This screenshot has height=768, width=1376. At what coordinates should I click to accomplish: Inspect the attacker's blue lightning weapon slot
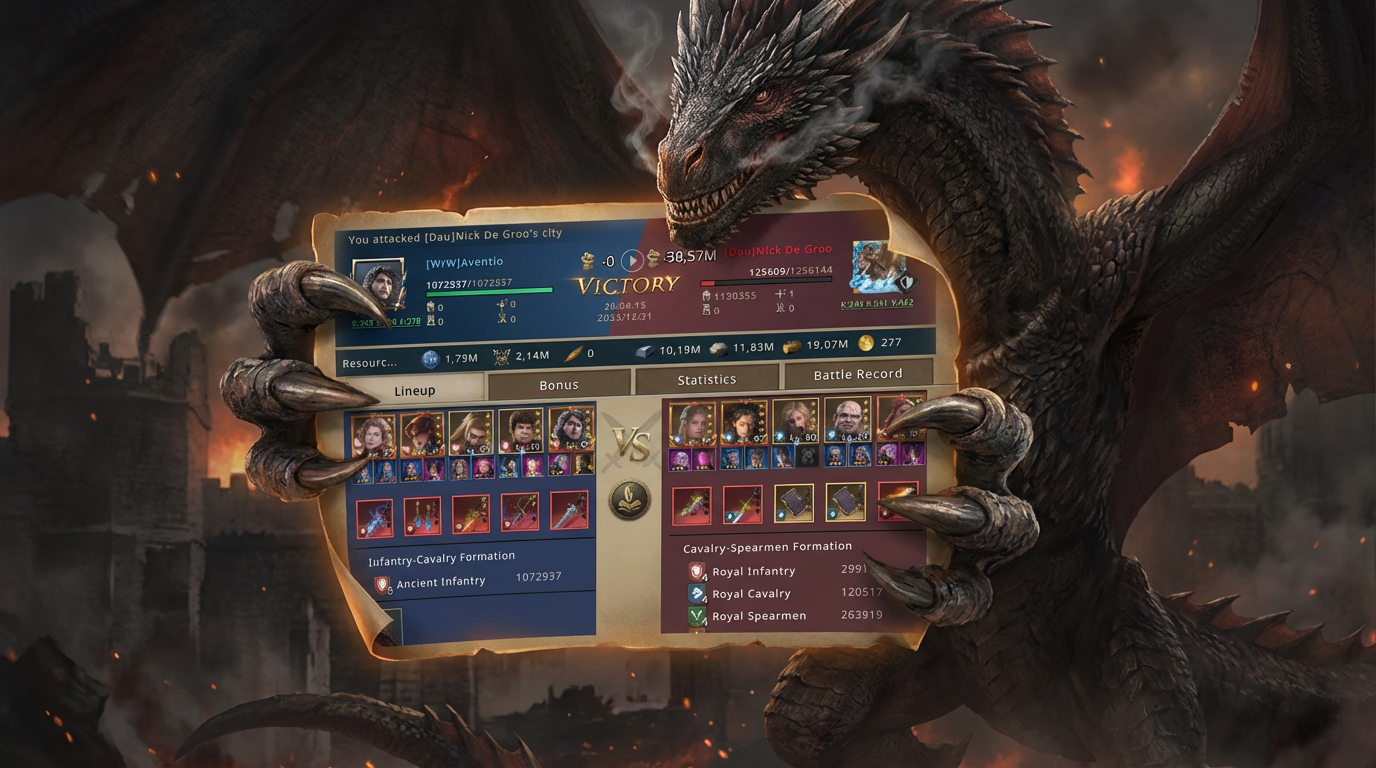coord(375,518)
